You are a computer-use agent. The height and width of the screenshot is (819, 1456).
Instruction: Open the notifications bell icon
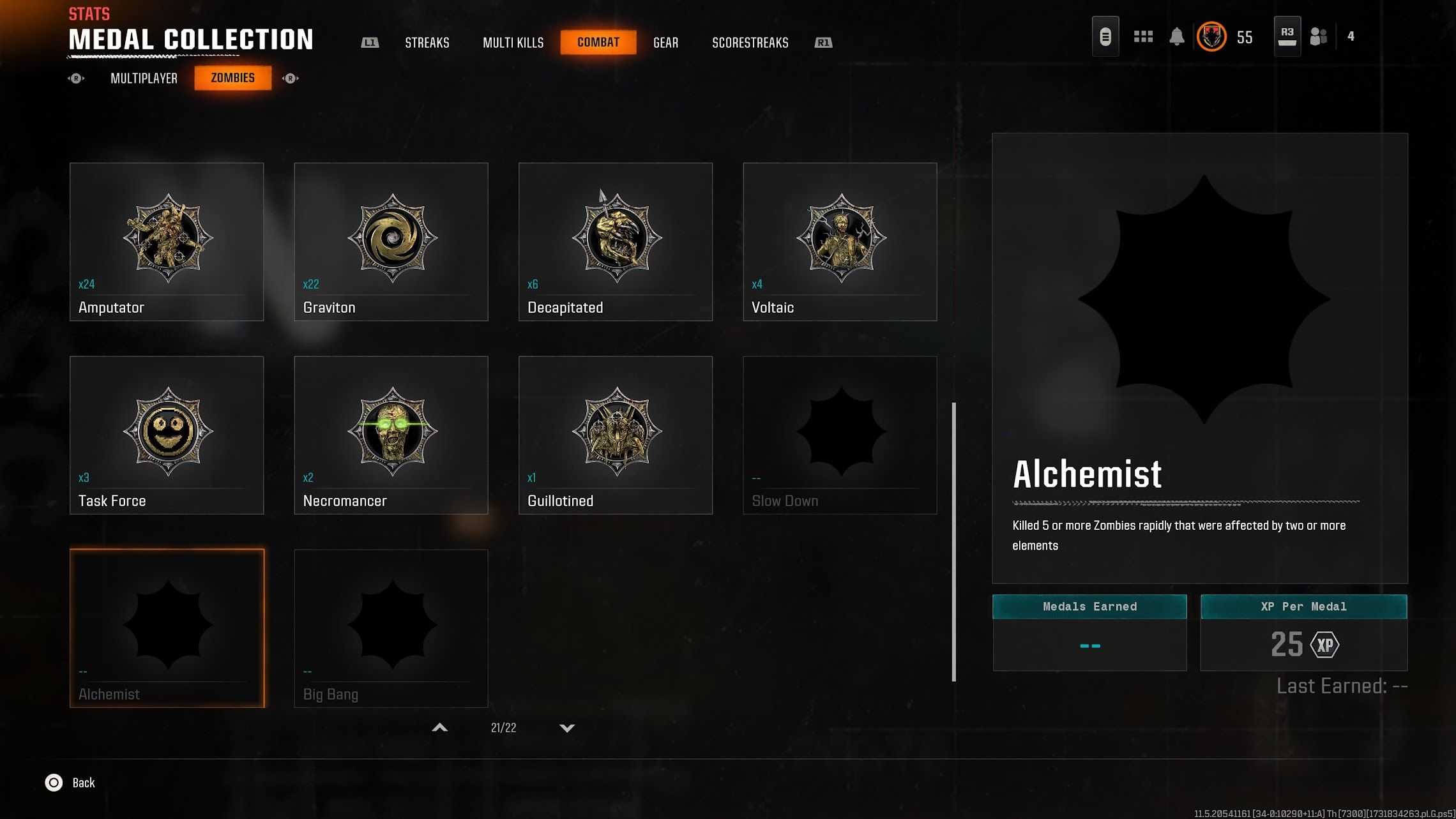[x=1177, y=36]
